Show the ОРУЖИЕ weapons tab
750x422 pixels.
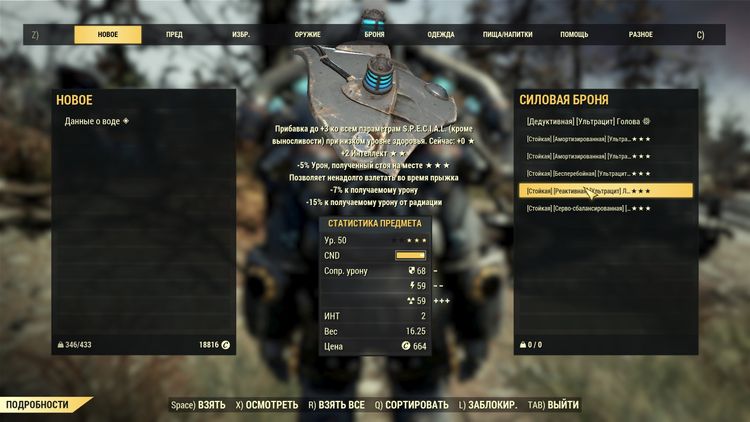pos(308,34)
